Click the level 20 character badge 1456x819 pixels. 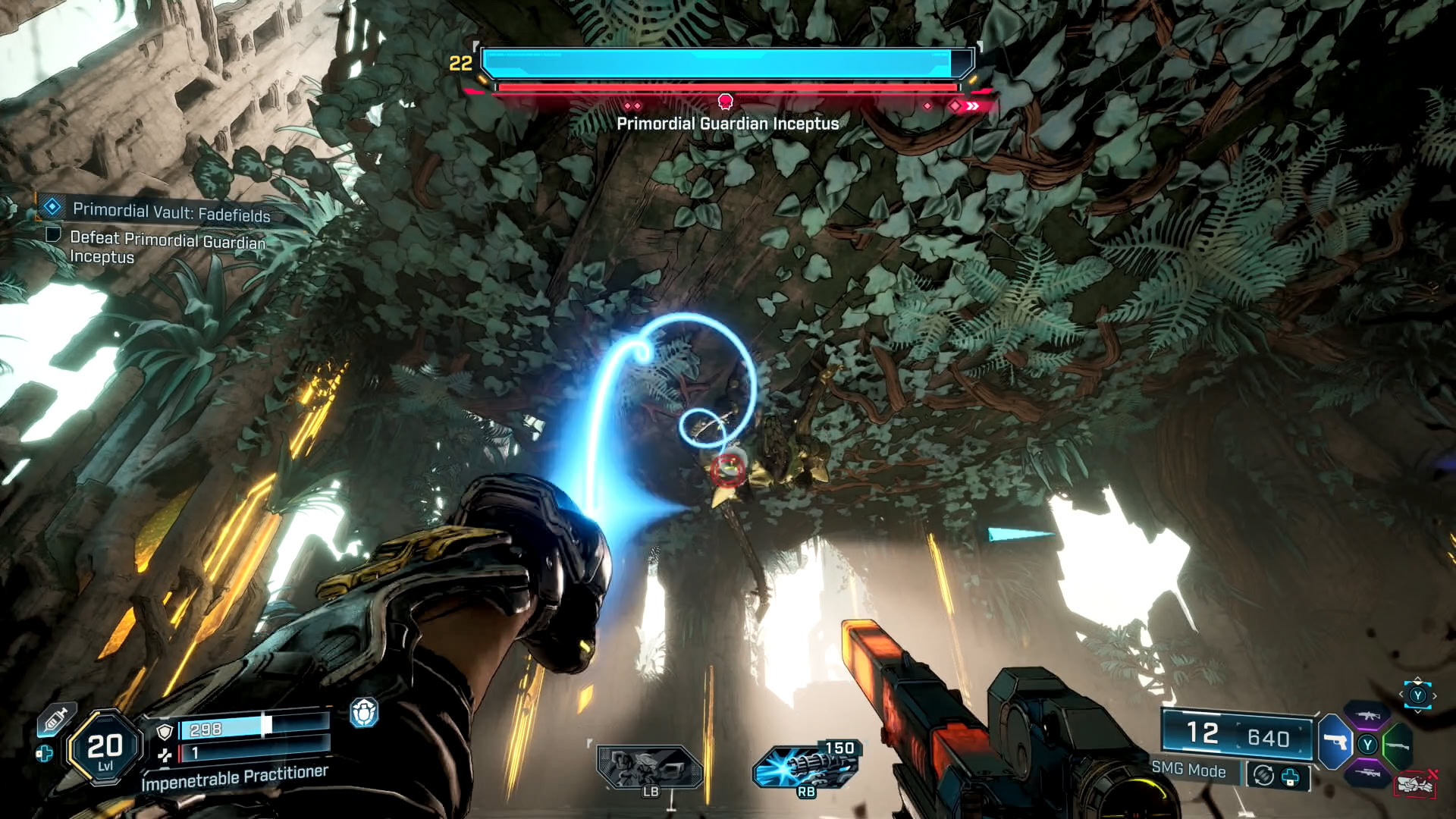pyautogui.click(x=105, y=748)
